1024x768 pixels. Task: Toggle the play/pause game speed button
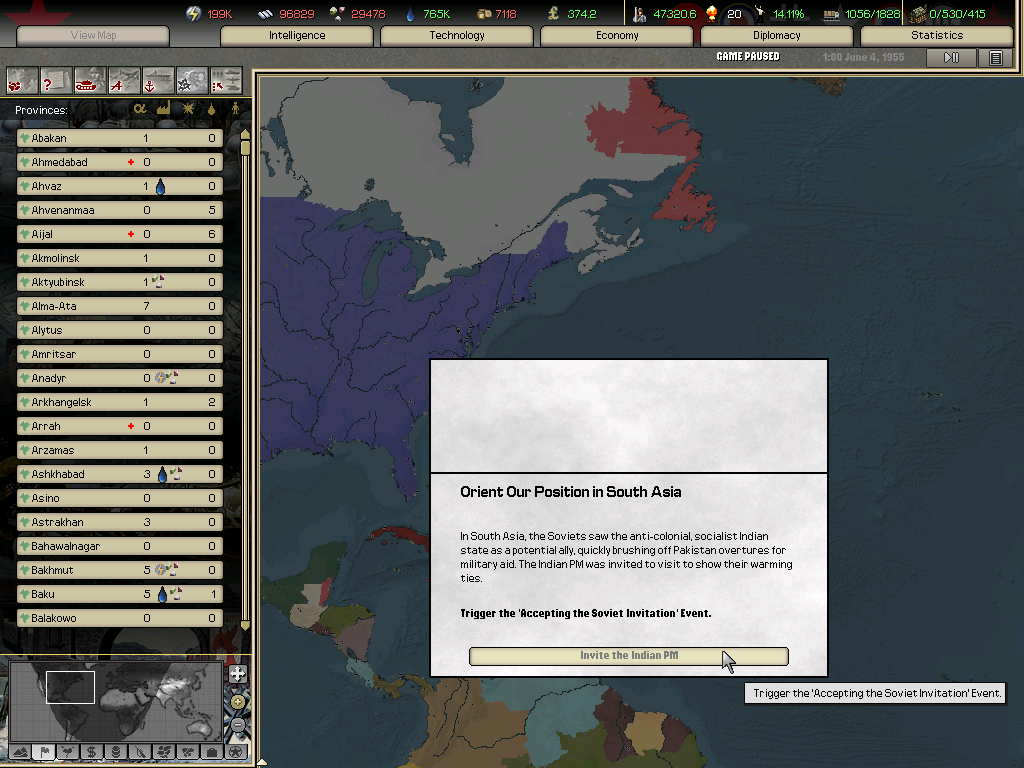click(951, 58)
